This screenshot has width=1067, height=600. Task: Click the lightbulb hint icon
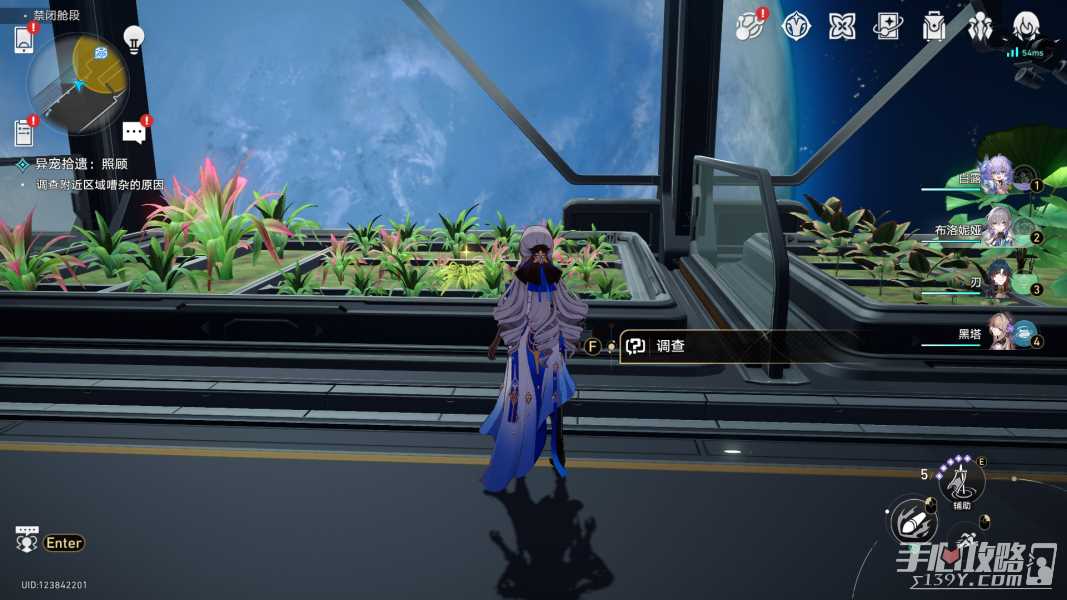[133, 39]
